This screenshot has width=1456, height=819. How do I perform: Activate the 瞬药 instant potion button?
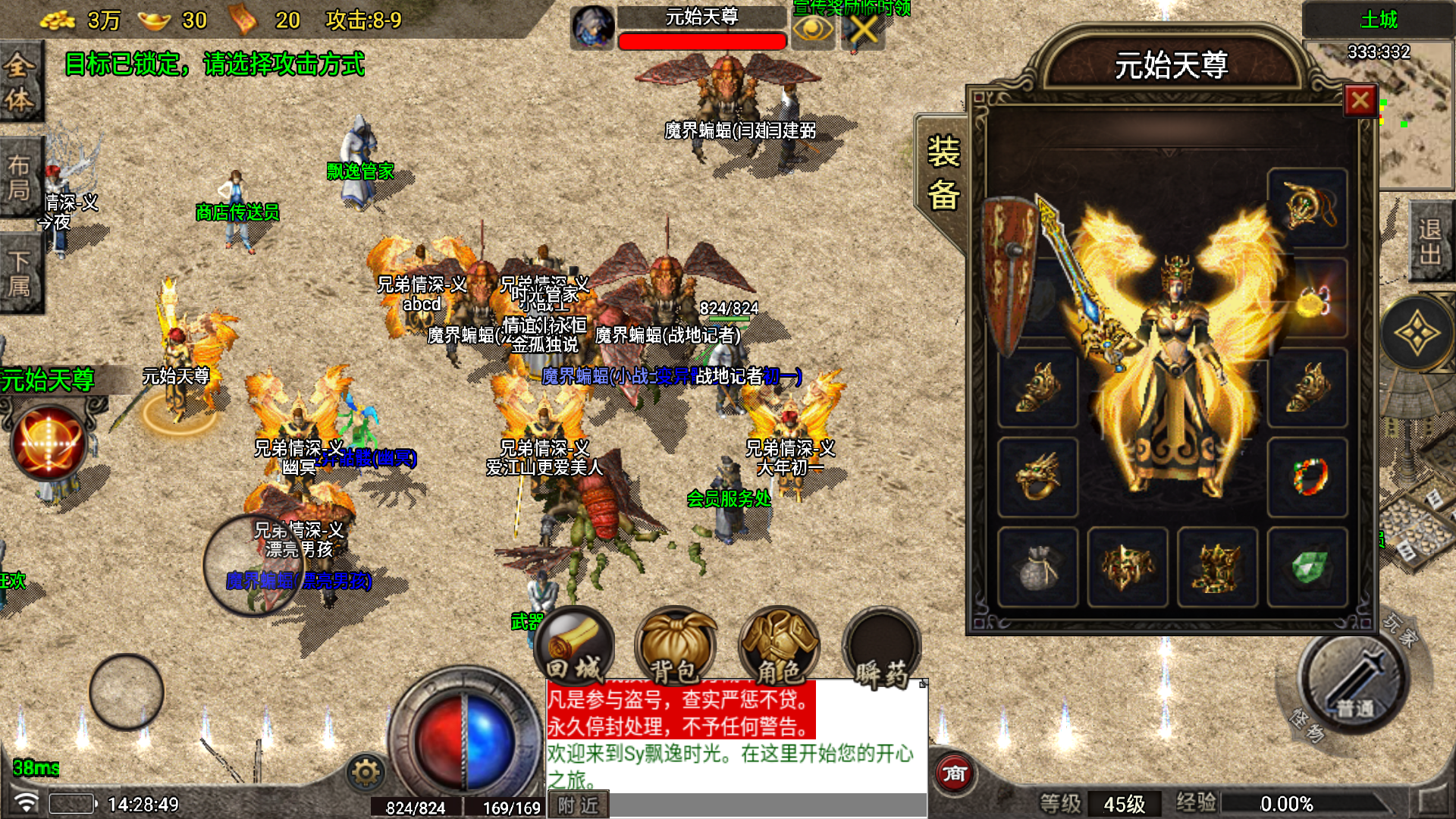pyautogui.click(x=882, y=647)
